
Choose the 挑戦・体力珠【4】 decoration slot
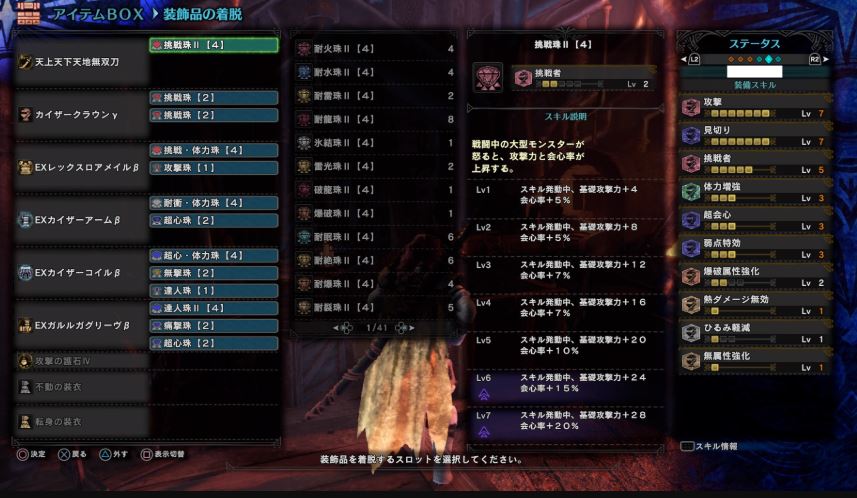pos(213,150)
